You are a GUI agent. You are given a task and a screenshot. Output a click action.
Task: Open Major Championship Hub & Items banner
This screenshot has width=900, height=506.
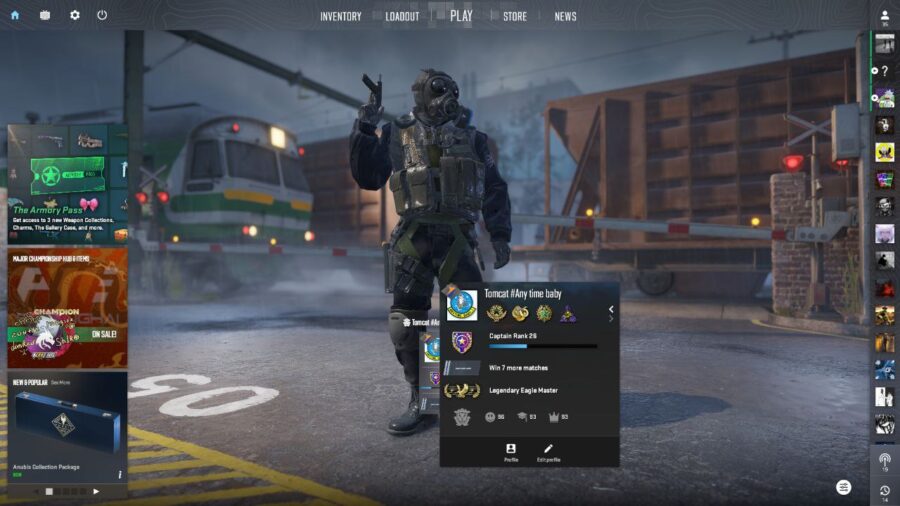point(67,307)
